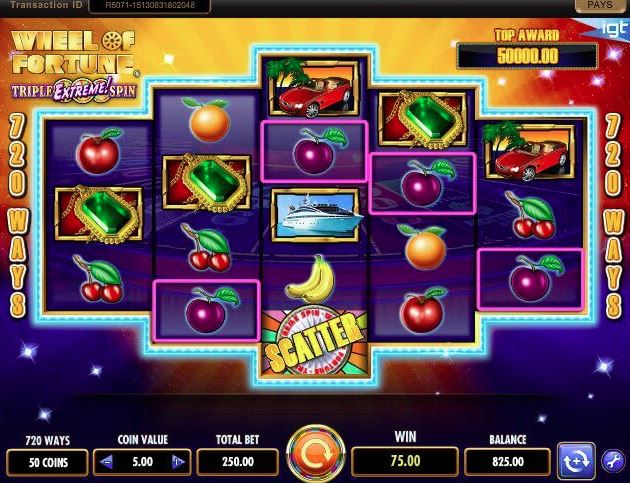Increase the coin value

177,462
